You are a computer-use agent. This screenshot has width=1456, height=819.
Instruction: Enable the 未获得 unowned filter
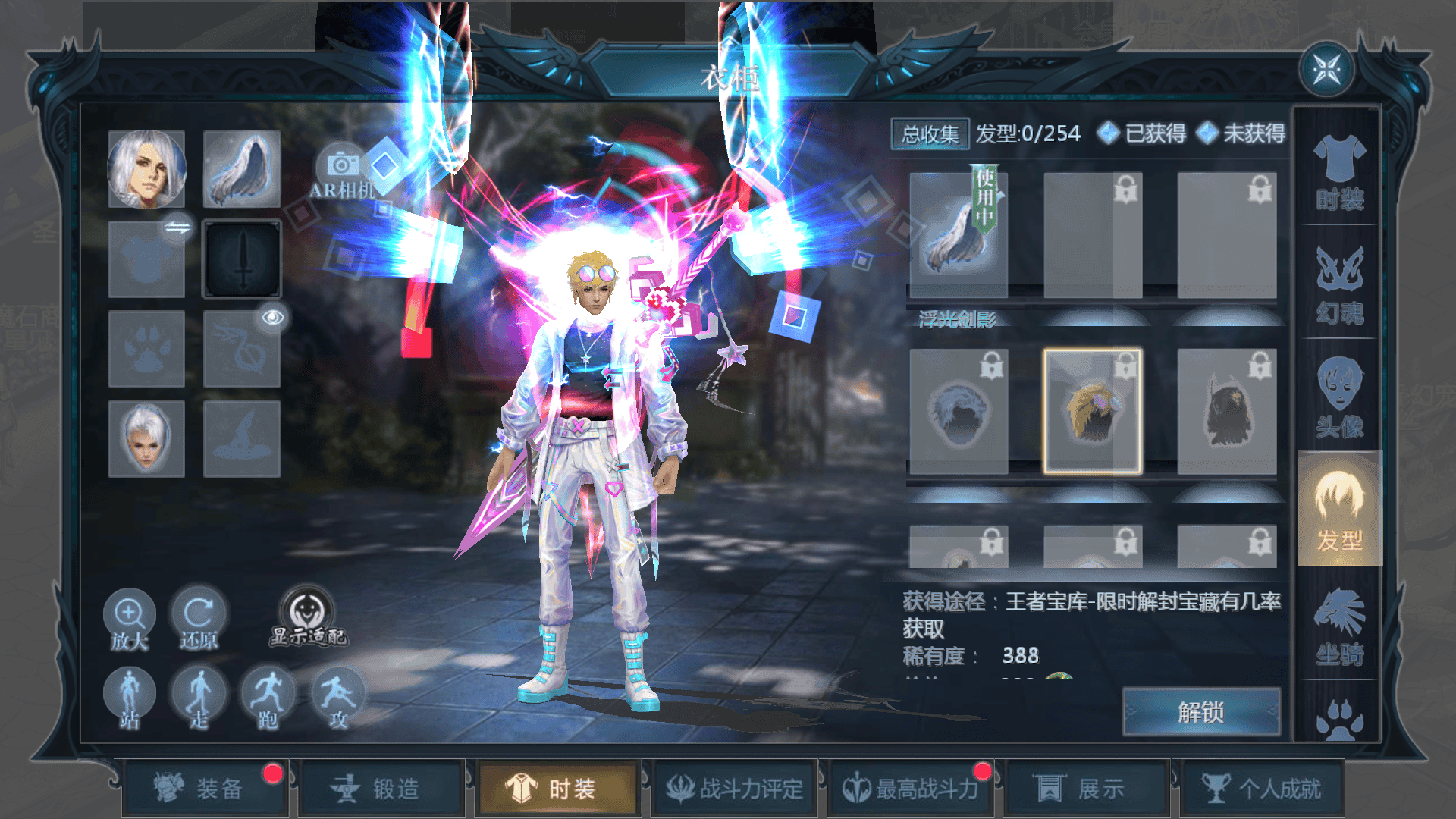click(x=1251, y=135)
